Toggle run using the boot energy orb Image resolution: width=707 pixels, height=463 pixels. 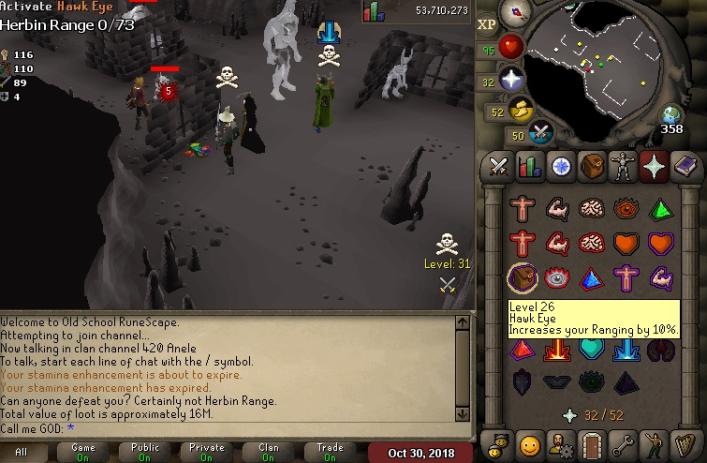pyautogui.click(x=519, y=110)
